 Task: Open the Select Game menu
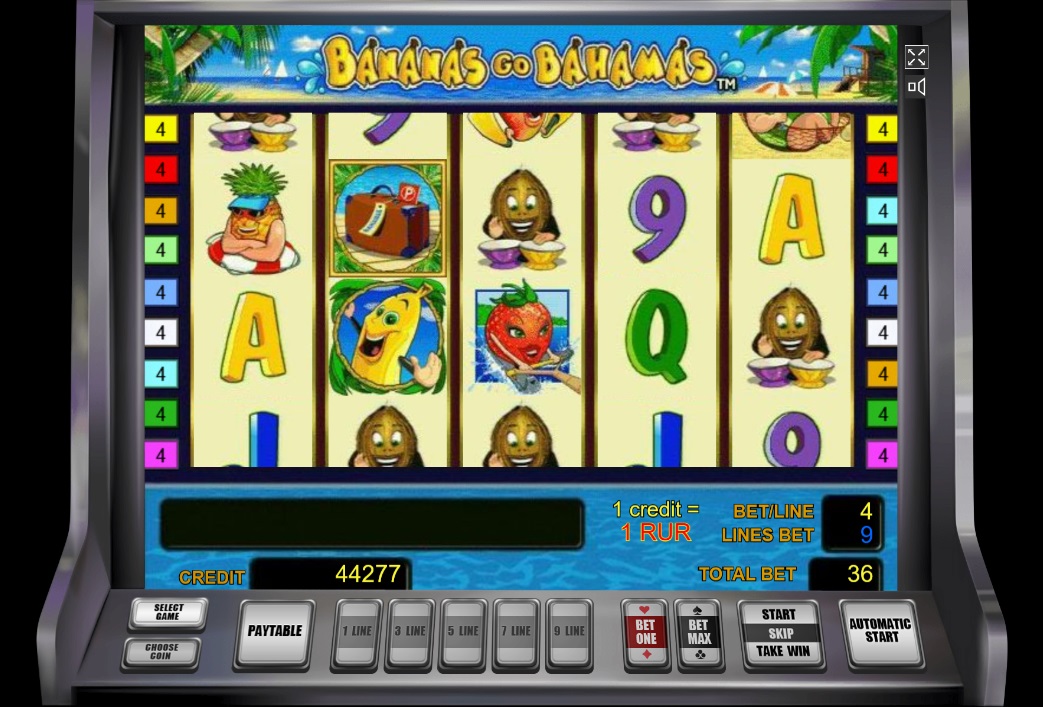tap(168, 612)
